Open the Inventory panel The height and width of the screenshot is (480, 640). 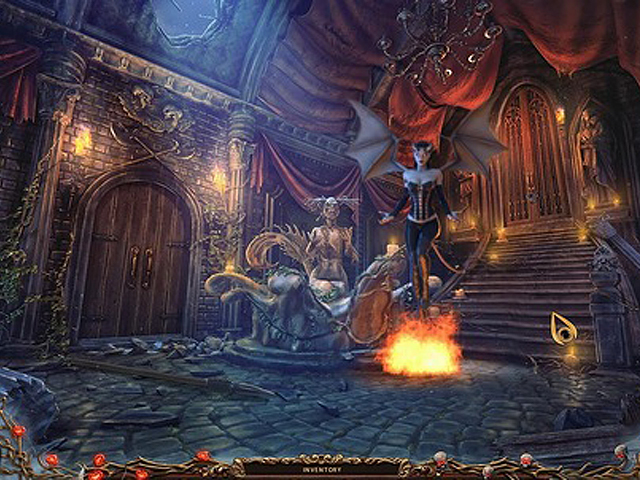[319, 466]
